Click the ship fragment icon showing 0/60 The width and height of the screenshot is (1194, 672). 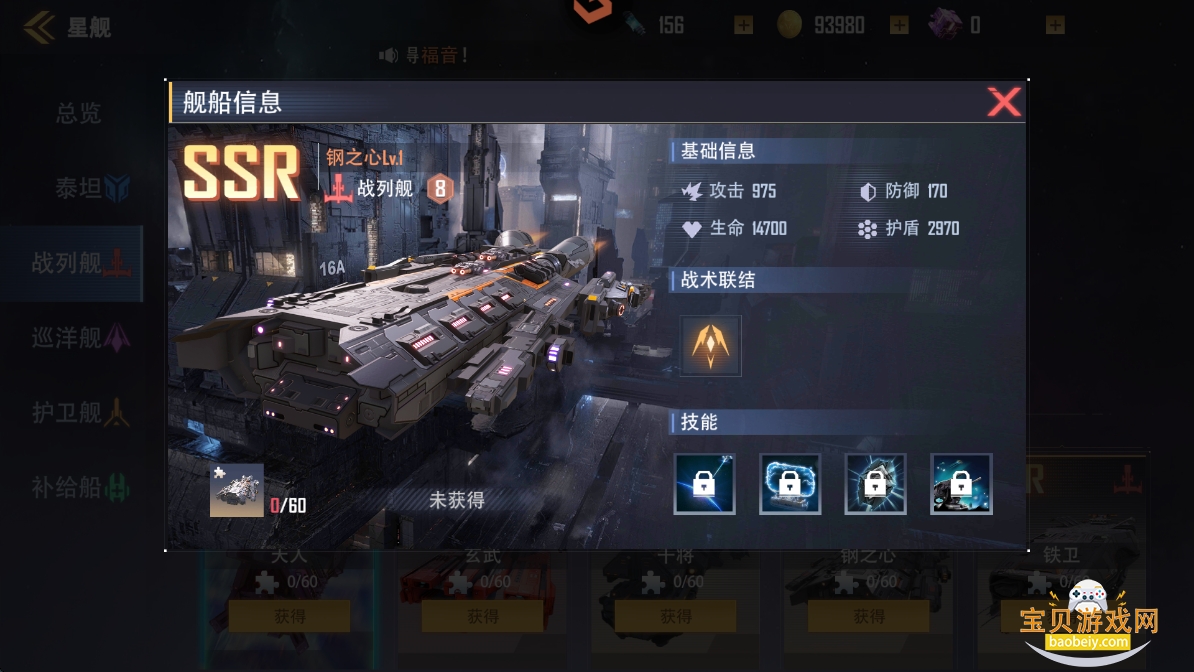click(x=237, y=490)
